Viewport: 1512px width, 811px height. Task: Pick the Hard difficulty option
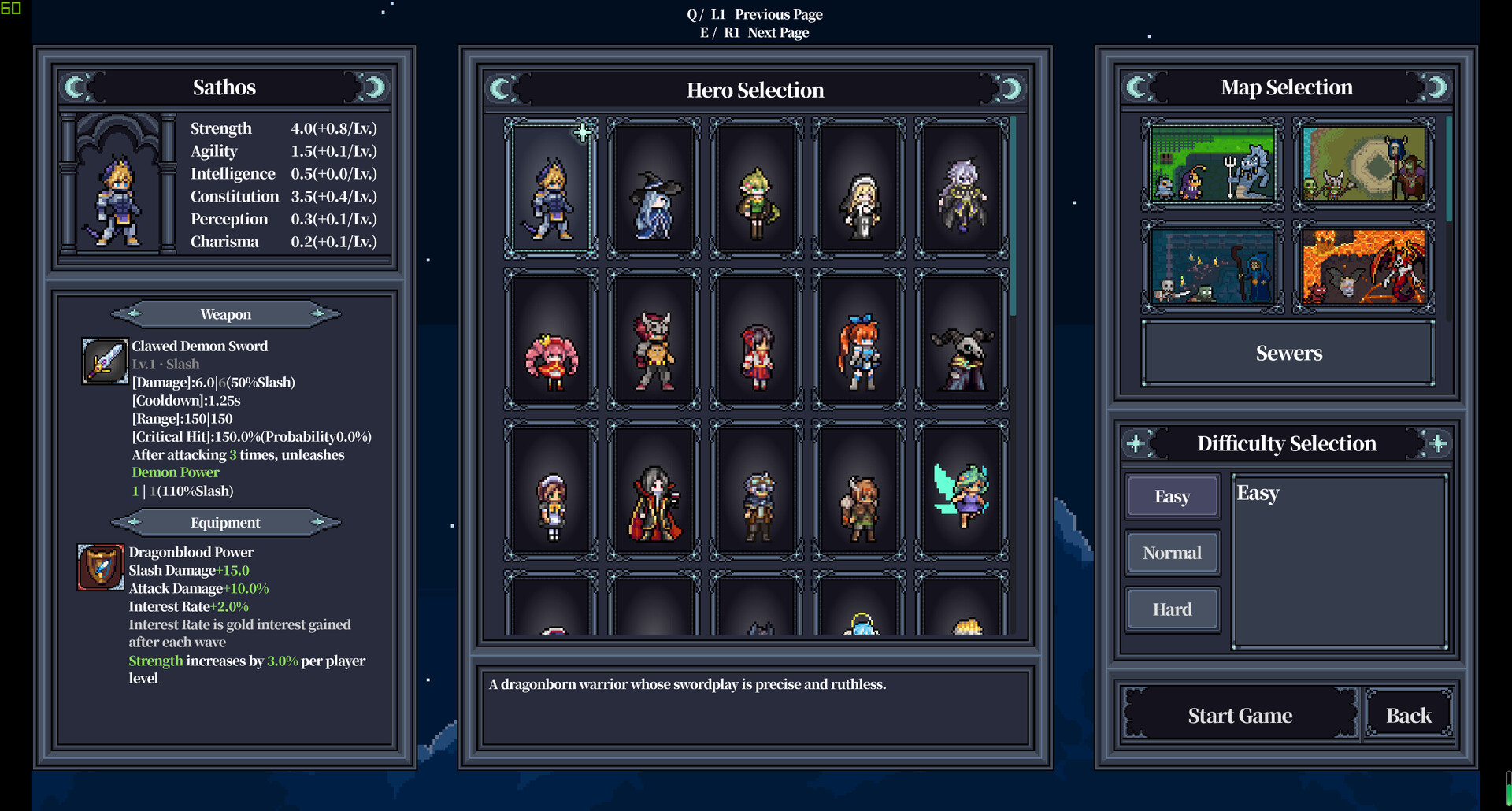tap(1172, 609)
